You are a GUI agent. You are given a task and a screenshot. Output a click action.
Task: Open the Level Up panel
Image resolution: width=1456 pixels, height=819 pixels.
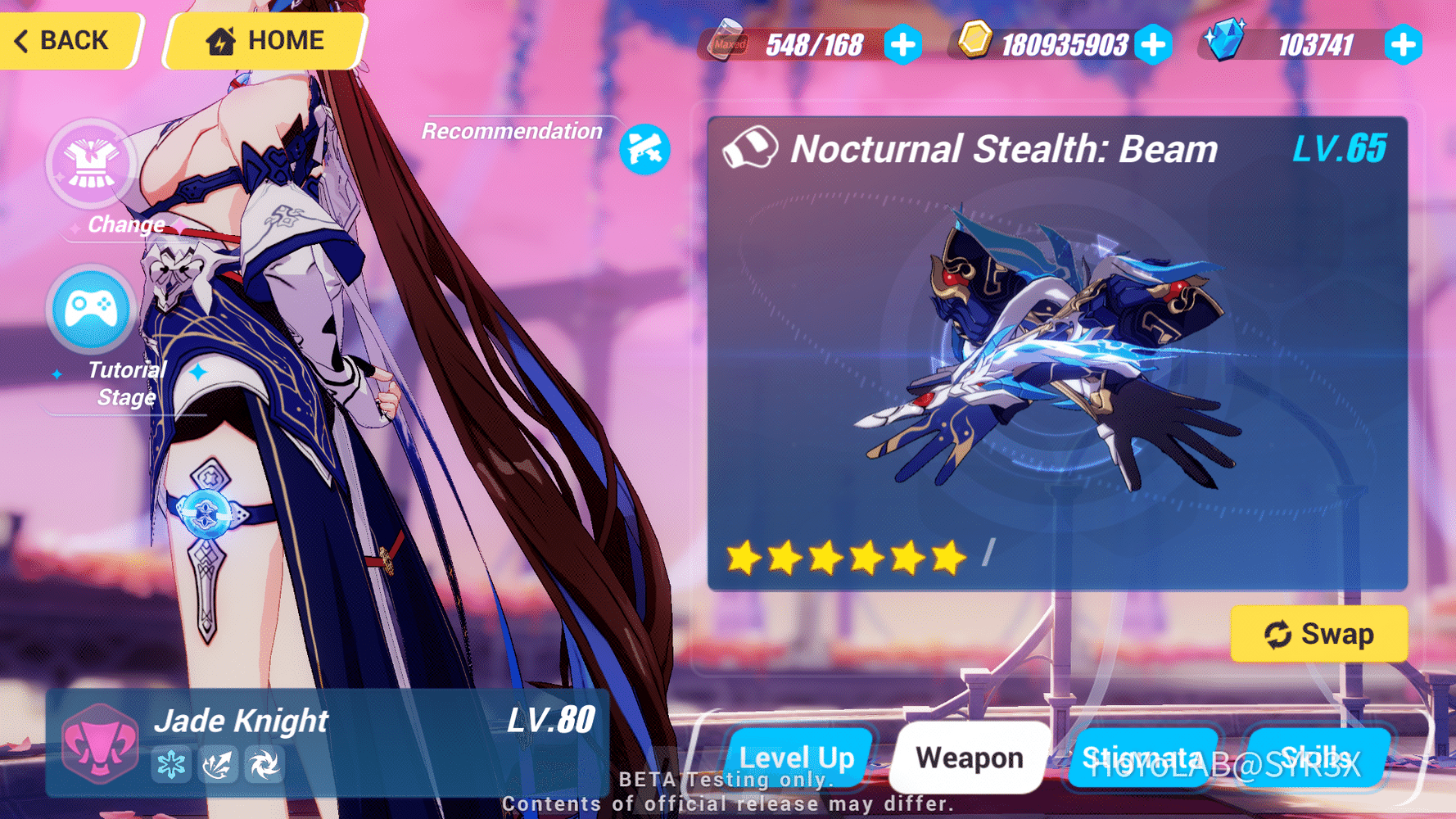tap(798, 758)
